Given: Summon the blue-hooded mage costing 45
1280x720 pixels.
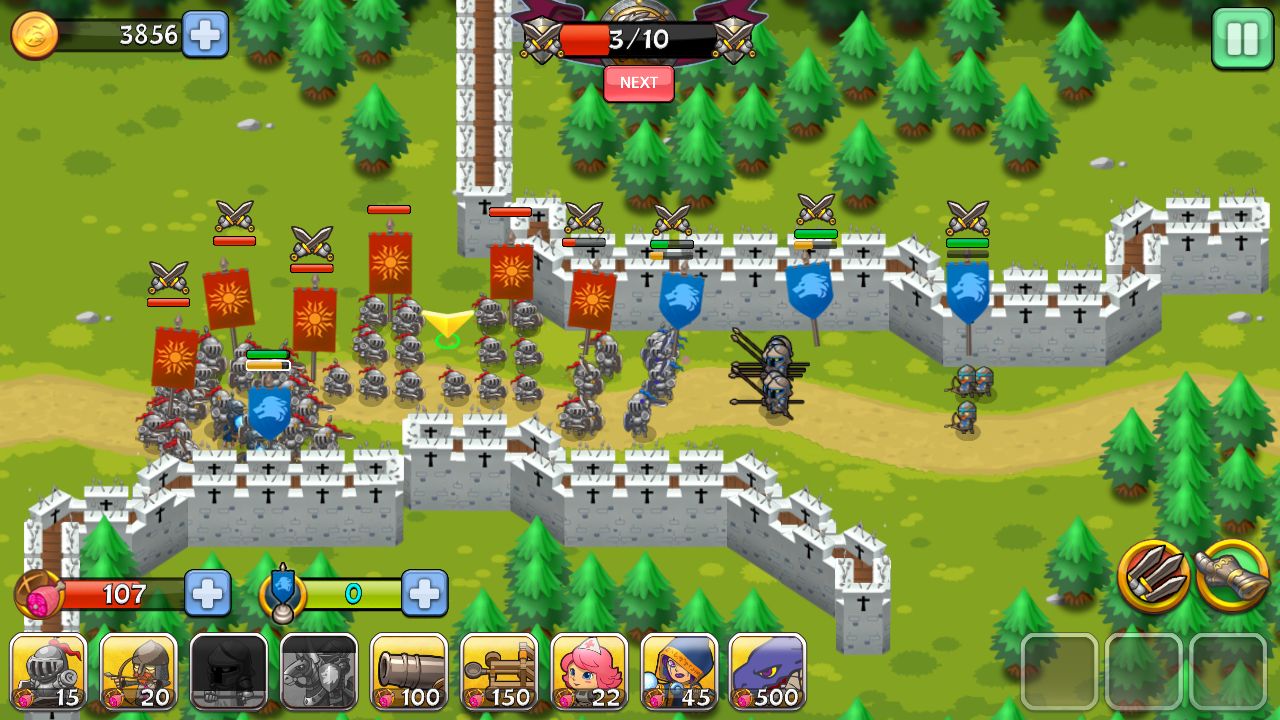Looking at the screenshot, I should 679,672.
